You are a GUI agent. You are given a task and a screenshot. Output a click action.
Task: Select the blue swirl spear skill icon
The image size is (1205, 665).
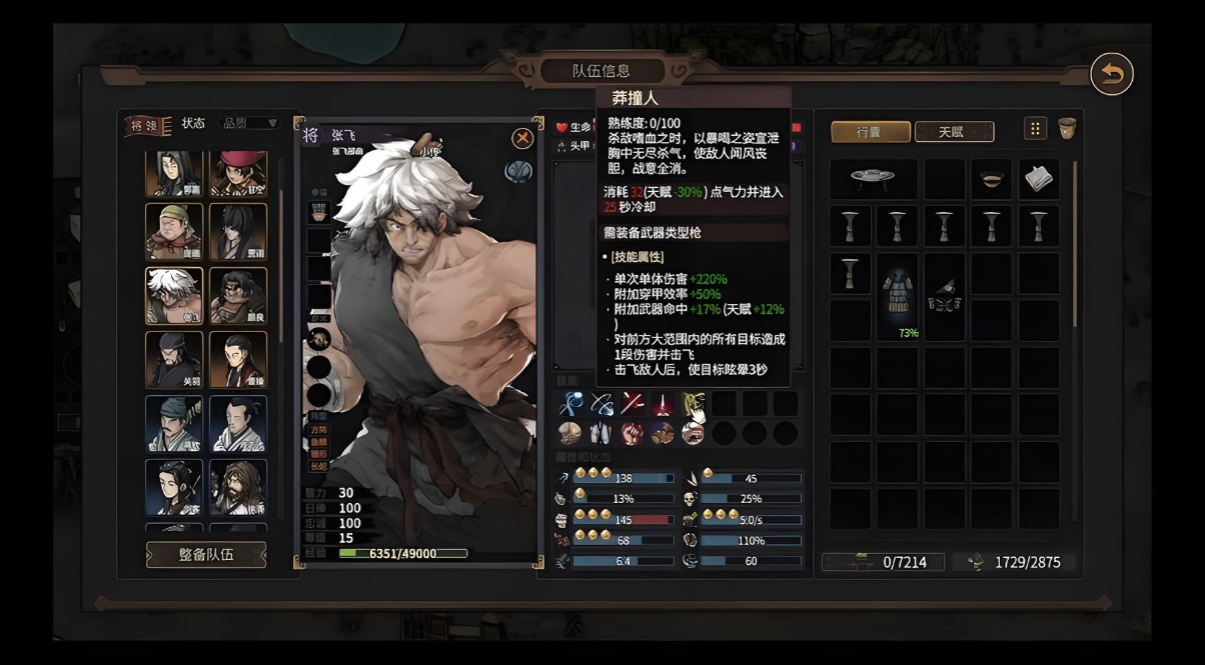point(571,404)
